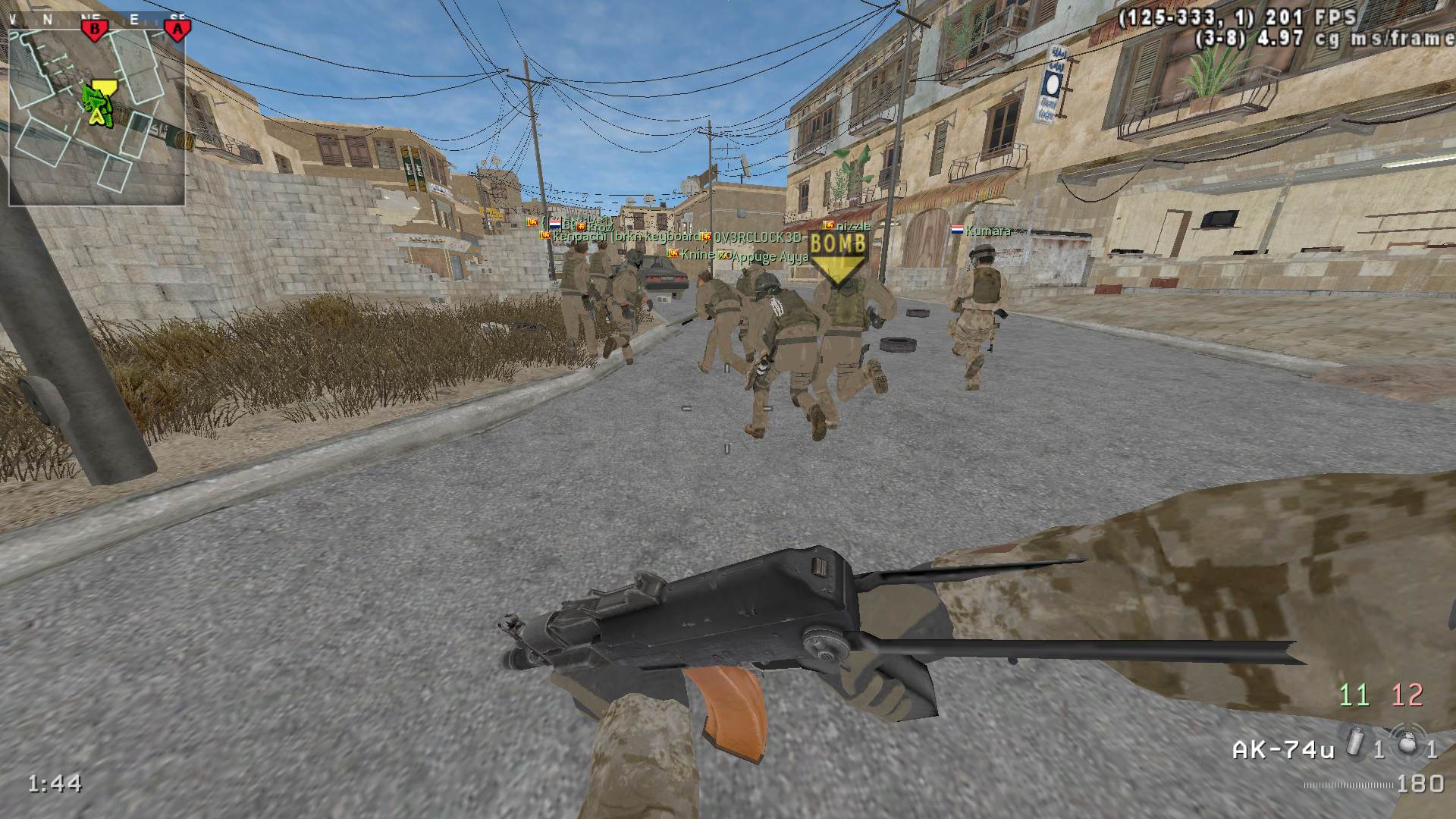Select the red A bomb site marker
The width and height of the screenshot is (1456, 819).
tap(177, 30)
